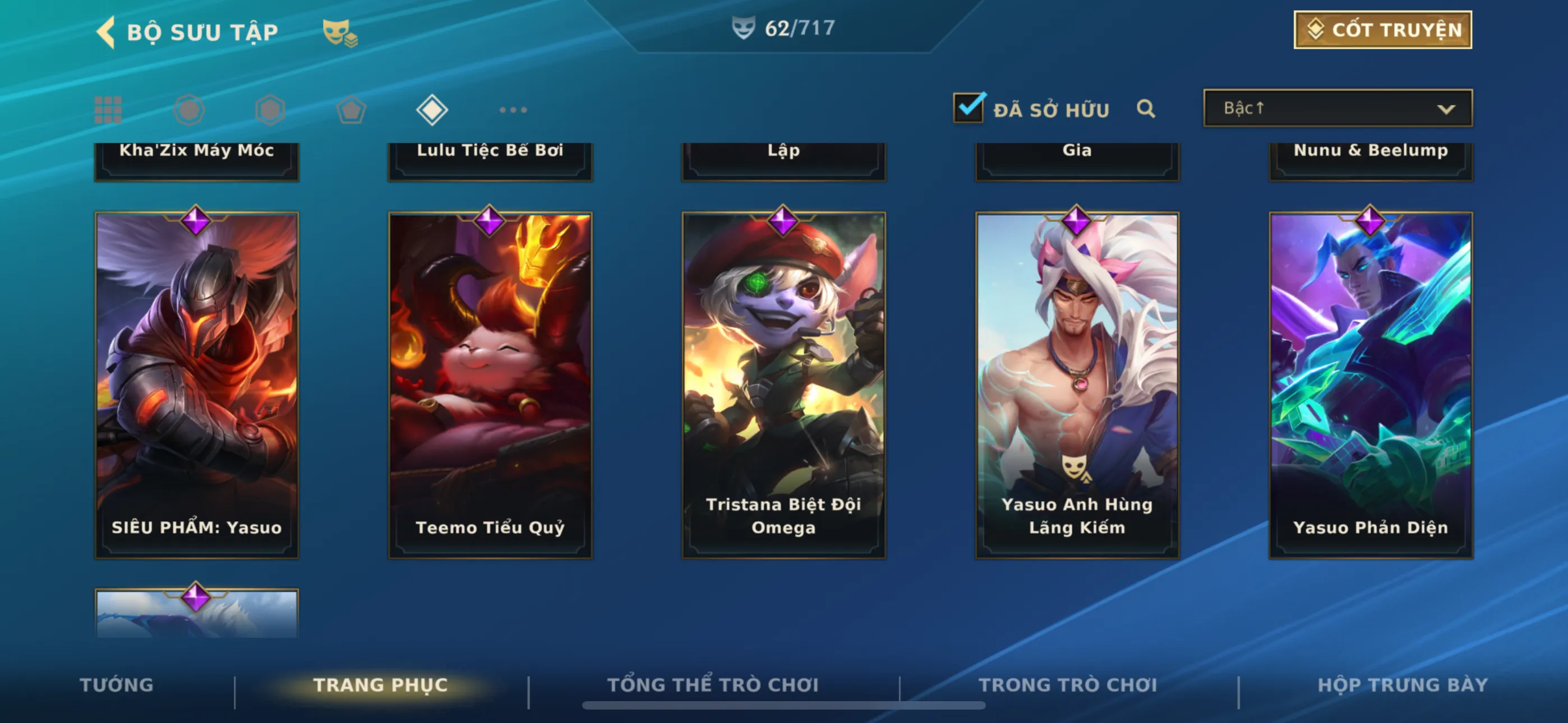Open the skin search magnifier

pyautogui.click(x=1146, y=109)
